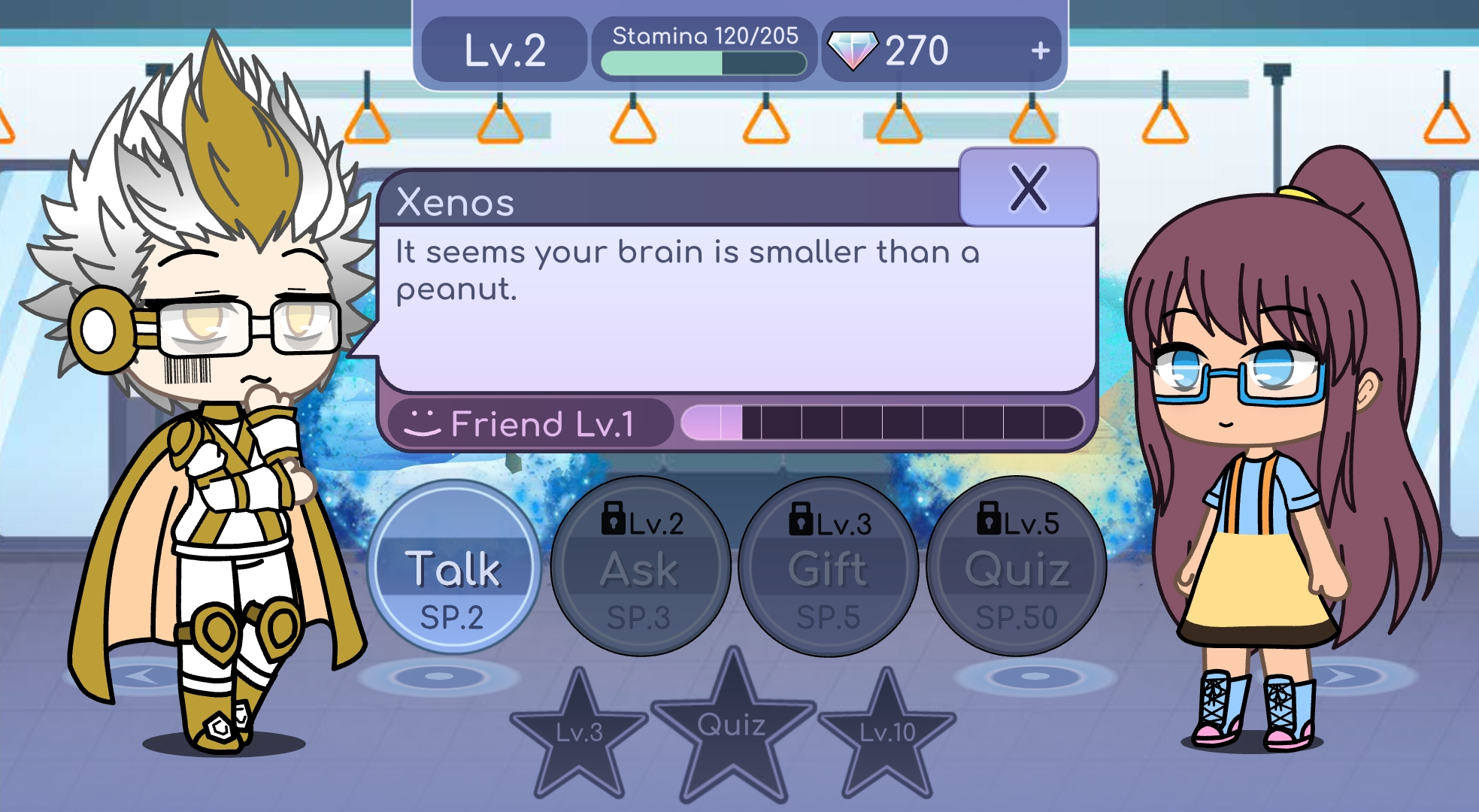Image resolution: width=1479 pixels, height=812 pixels.
Task: Tap the Lv.3 star reward
Action: (x=579, y=733)
